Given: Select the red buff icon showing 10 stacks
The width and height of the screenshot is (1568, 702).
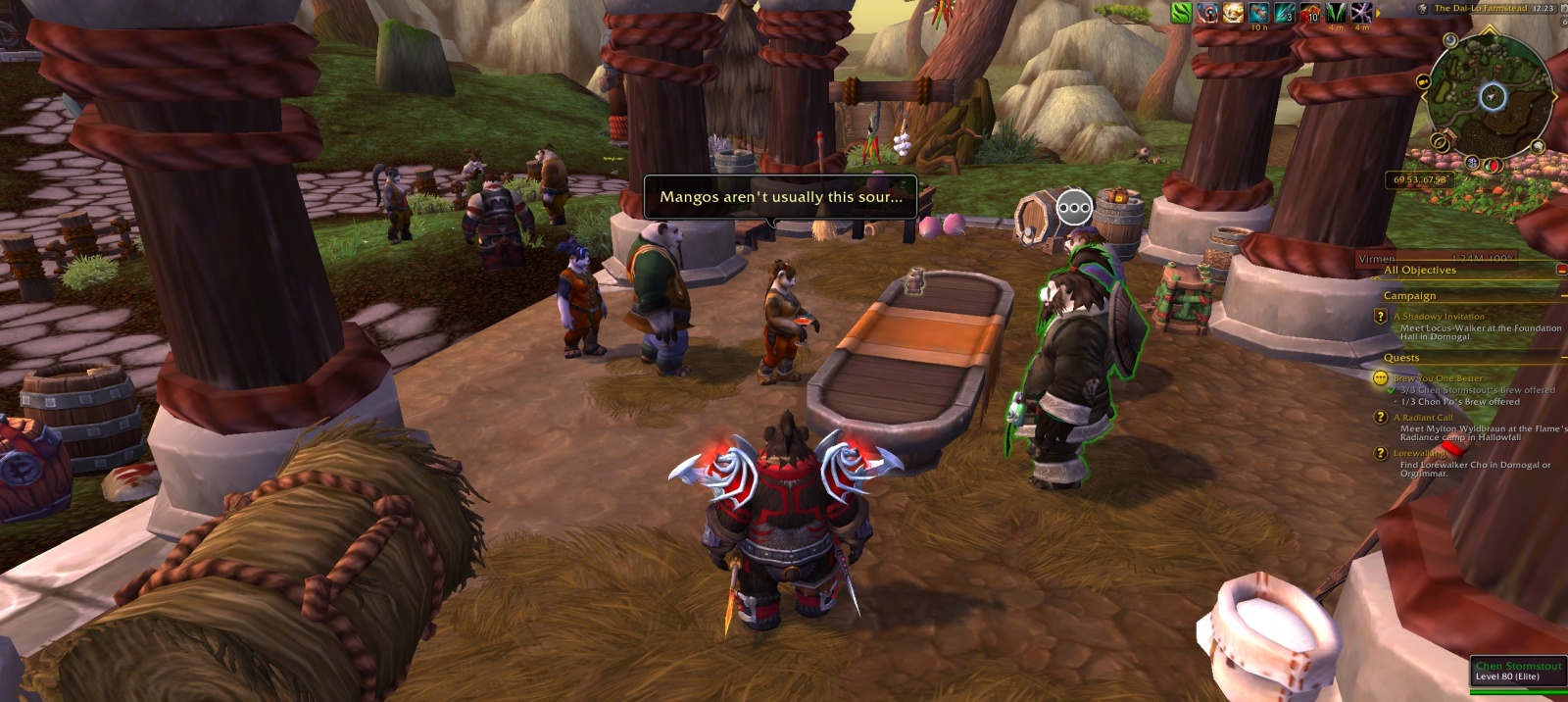Looking at the screenshot, I should (1310, 13).
